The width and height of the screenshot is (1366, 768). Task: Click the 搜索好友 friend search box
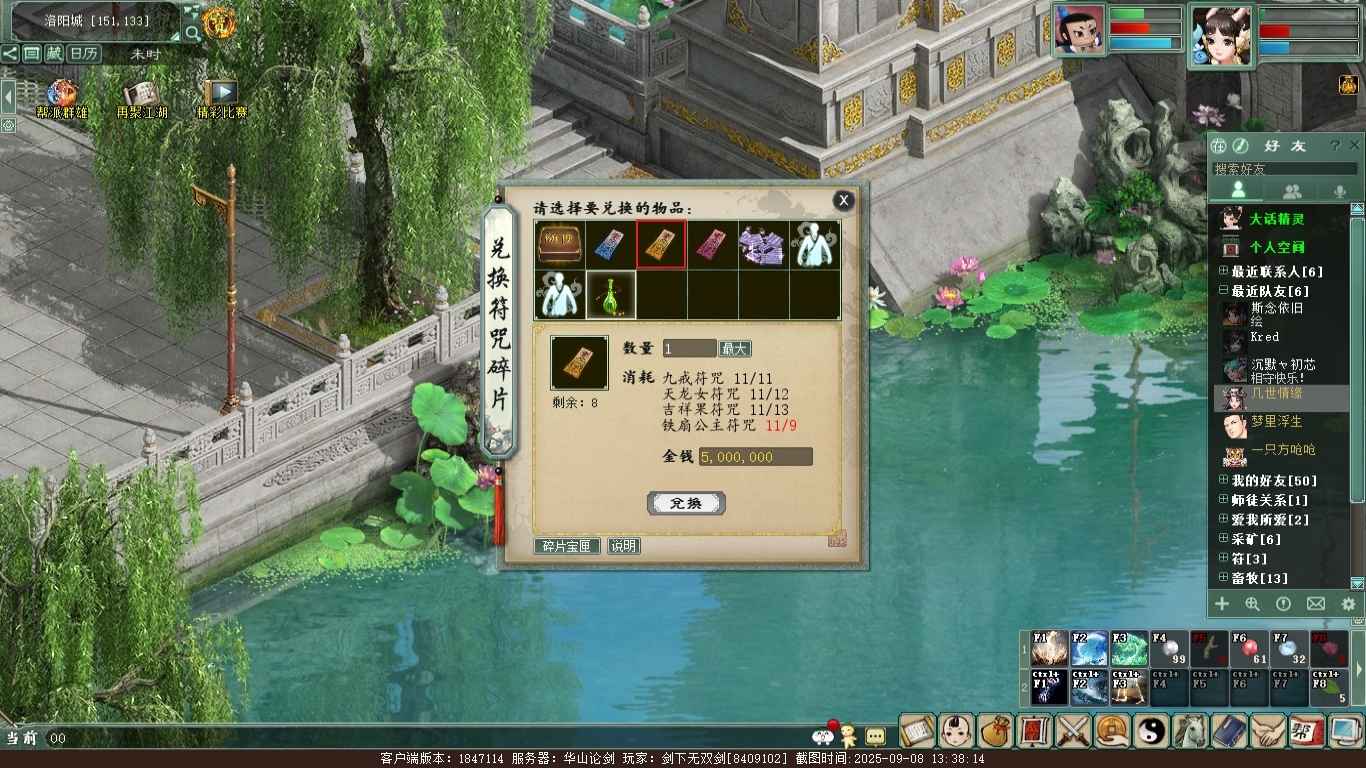(1280, 169)
